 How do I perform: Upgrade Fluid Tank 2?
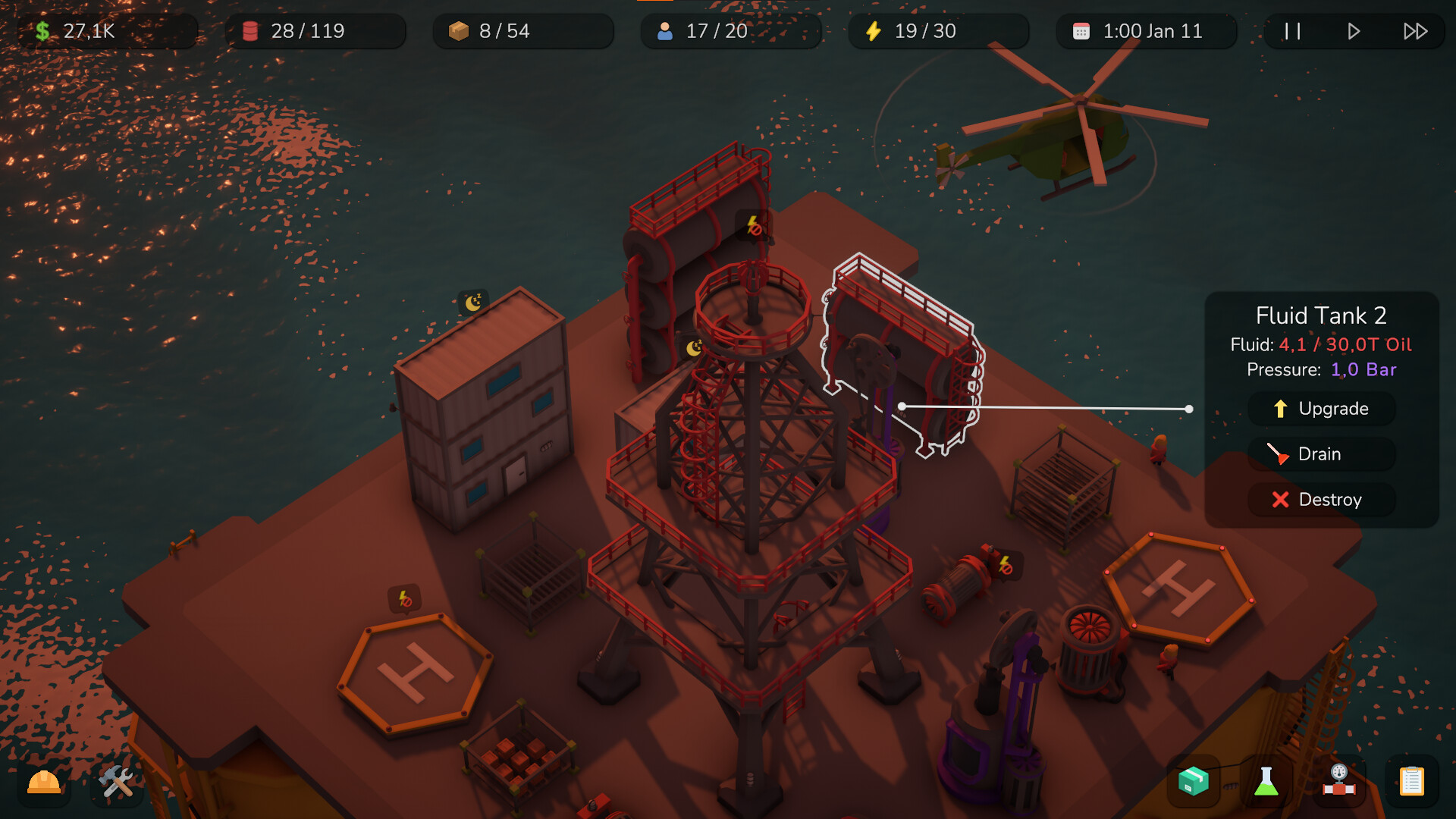[x=1322, y=409]
